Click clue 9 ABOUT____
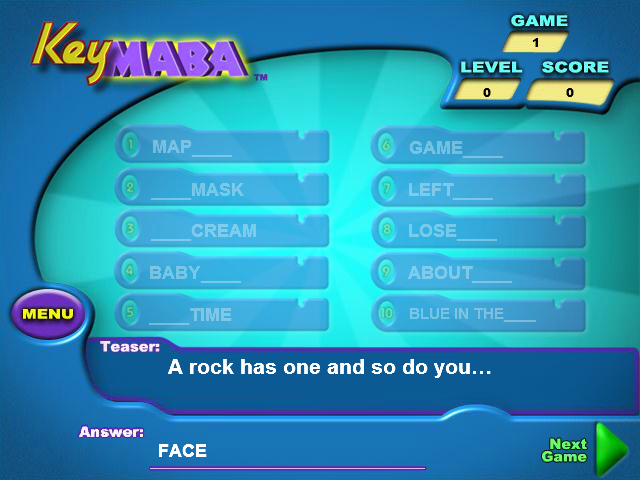Image resolution: width=640 pixels, height=480 pixels. [479, 272]
